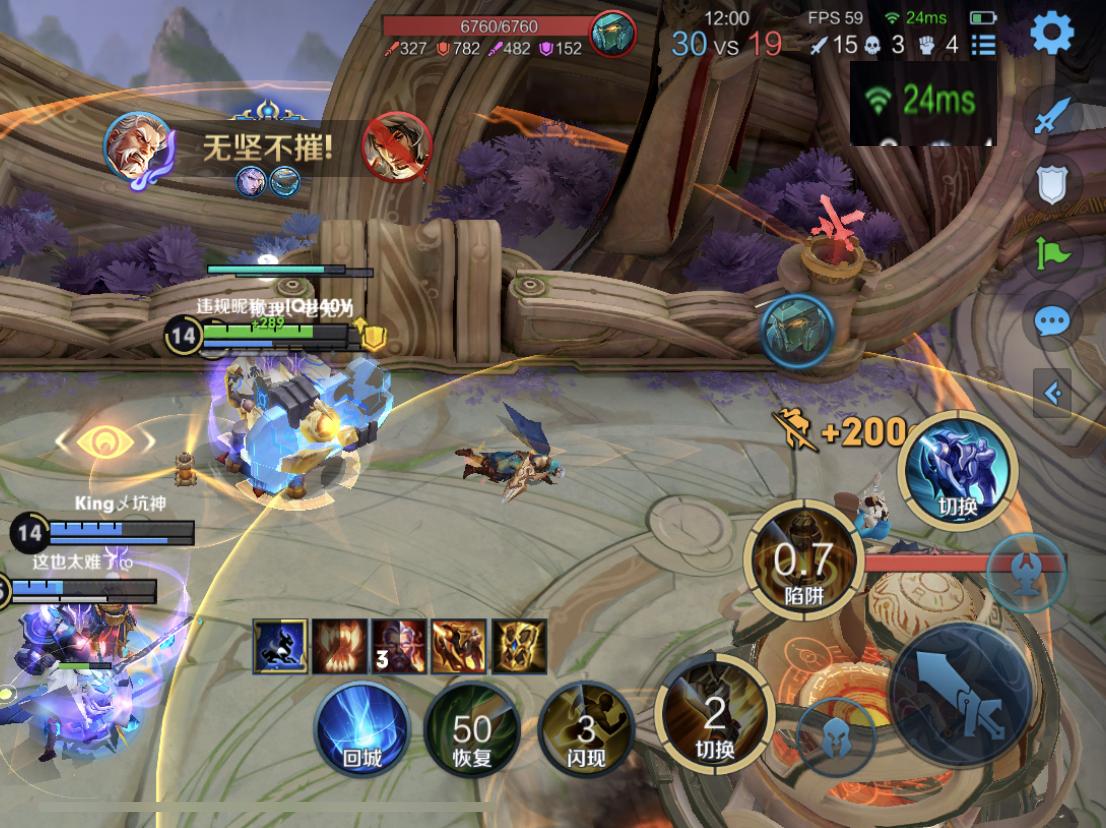Open the settings gear menu
Image resolution: width=1106 pixels, height=828 pixels.
tap(1051, 33)
